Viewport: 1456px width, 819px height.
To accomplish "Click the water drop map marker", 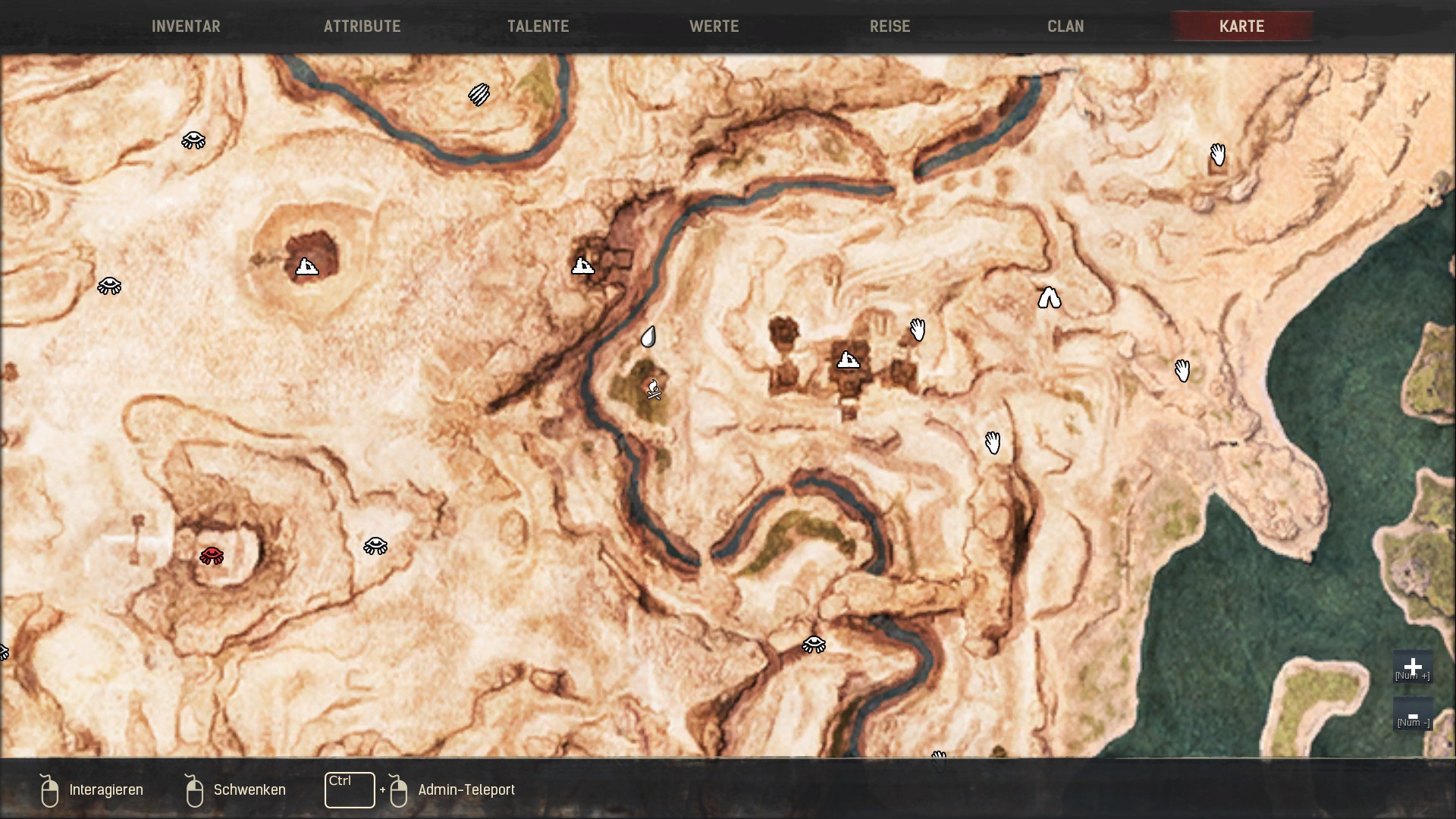I will [x=648, y=337].
